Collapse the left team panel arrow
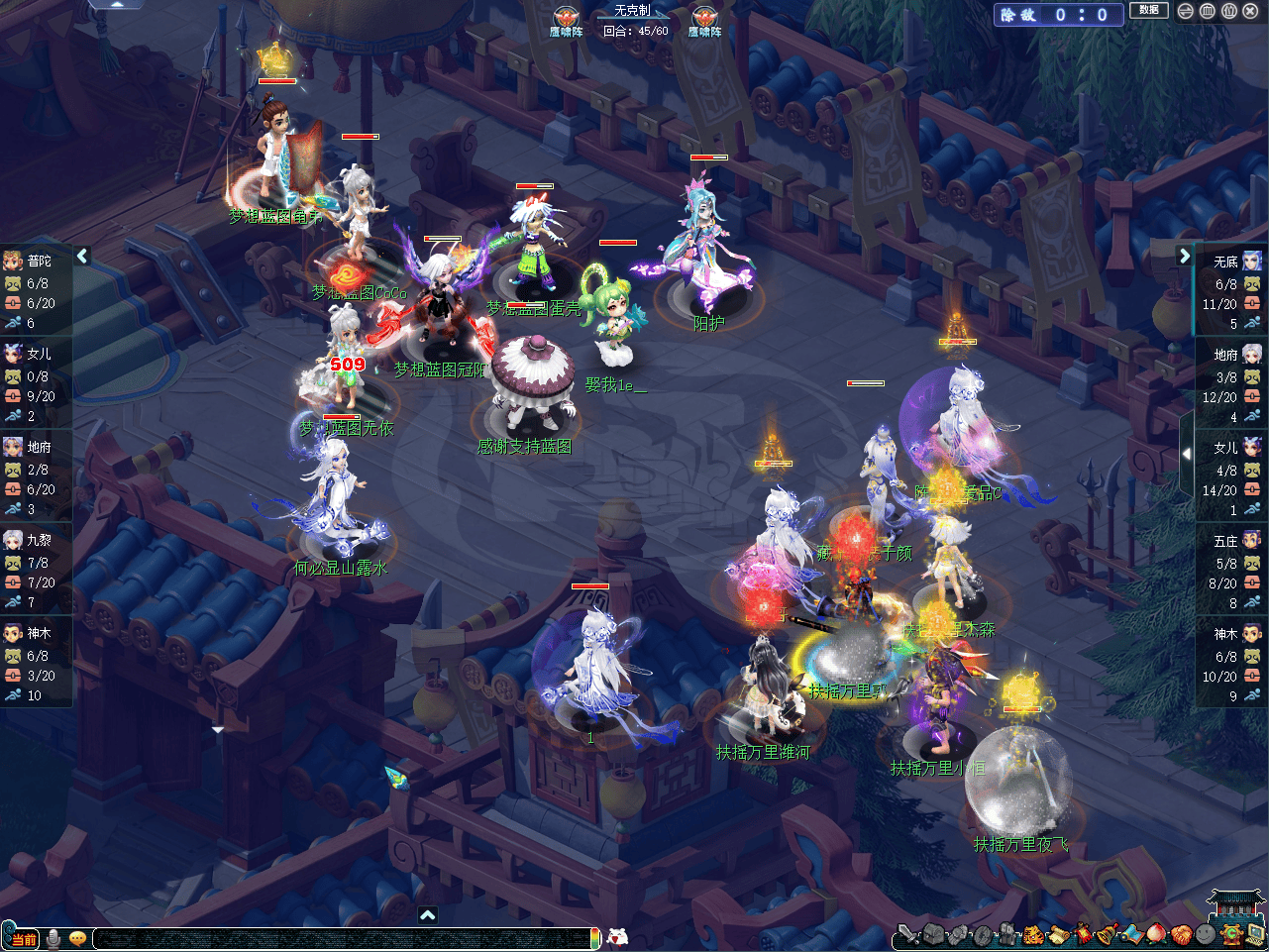The width and height of the screenshot is (1269, 952). pyautogui.click(x=82, y=257)
